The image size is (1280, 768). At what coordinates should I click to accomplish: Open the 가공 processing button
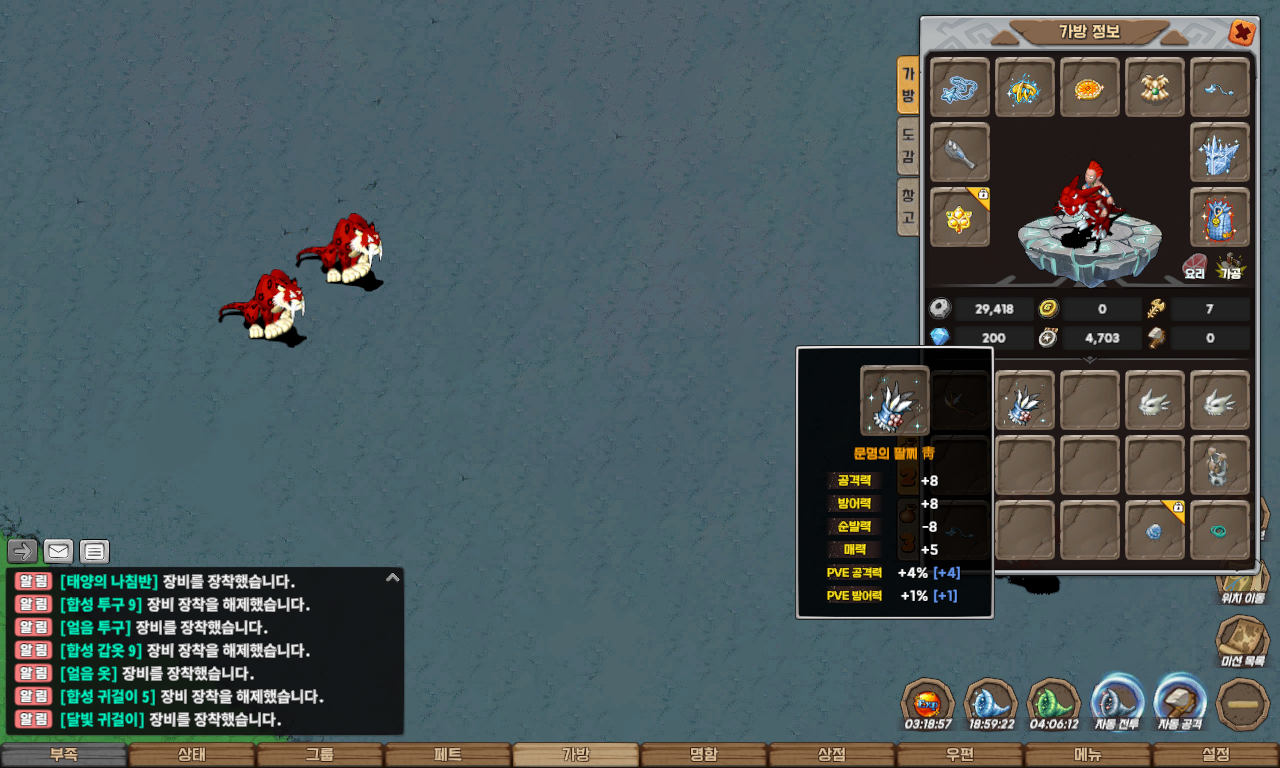tap(1230, 265)
